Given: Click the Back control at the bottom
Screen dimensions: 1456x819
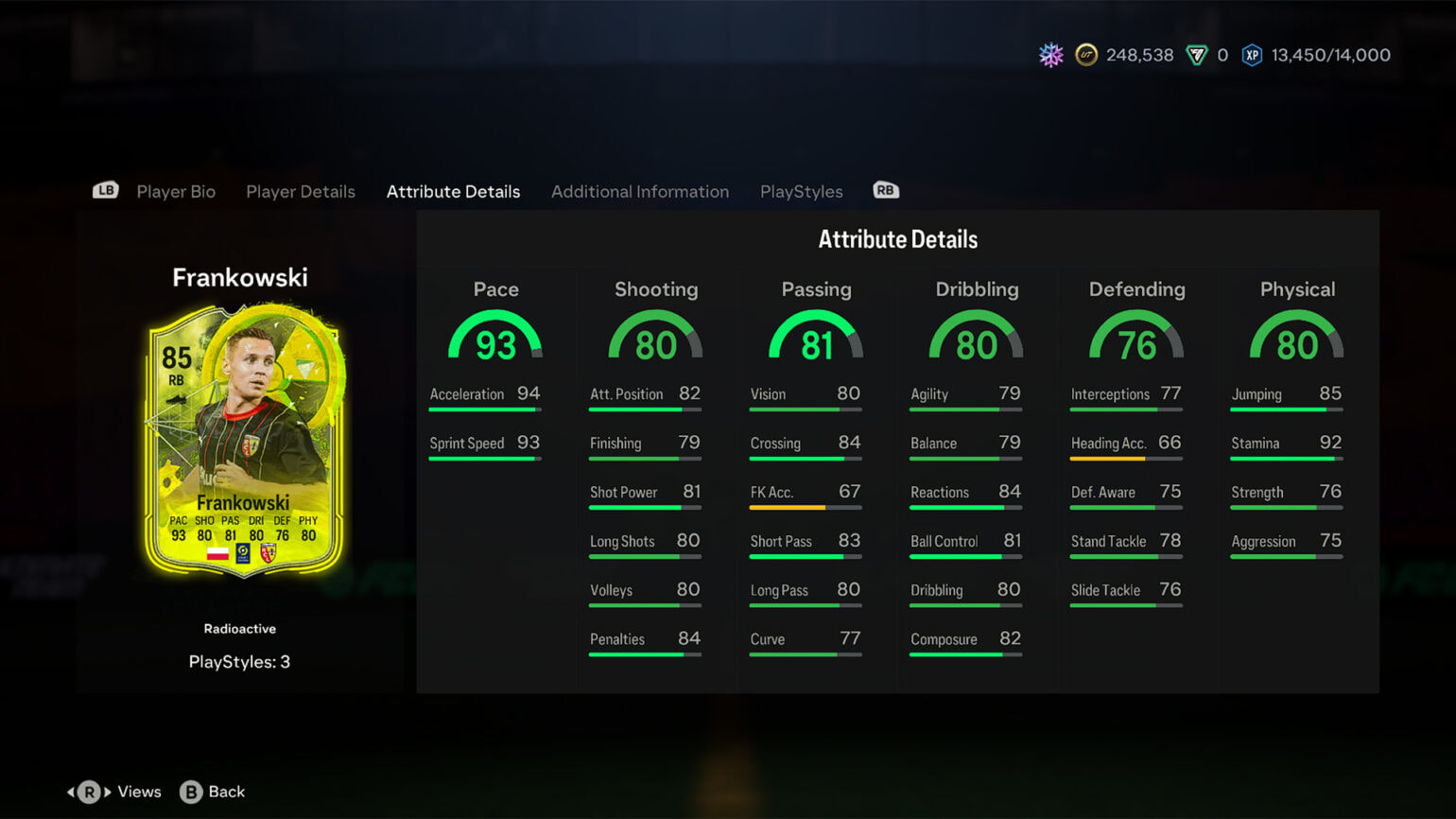Looking at the screenshot, I should (227, 792).
